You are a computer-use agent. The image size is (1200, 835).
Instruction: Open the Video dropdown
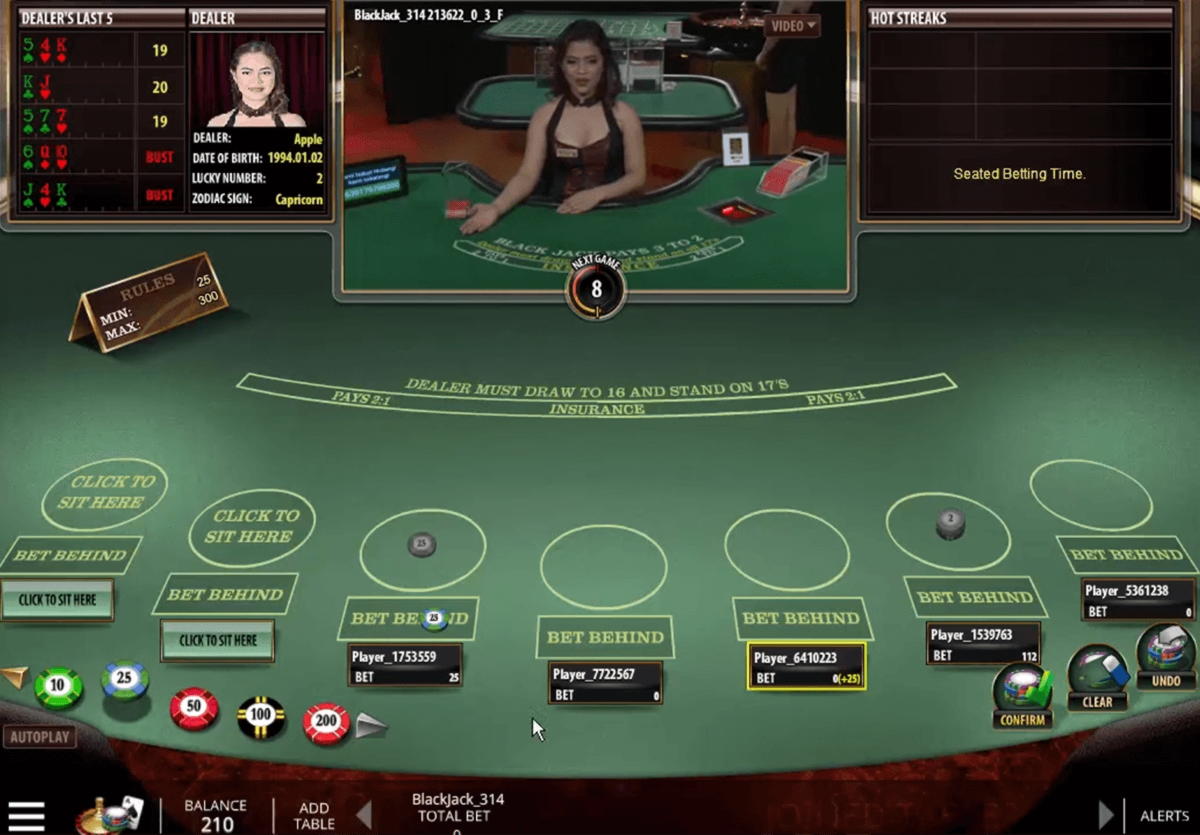(x=793, y=25)
